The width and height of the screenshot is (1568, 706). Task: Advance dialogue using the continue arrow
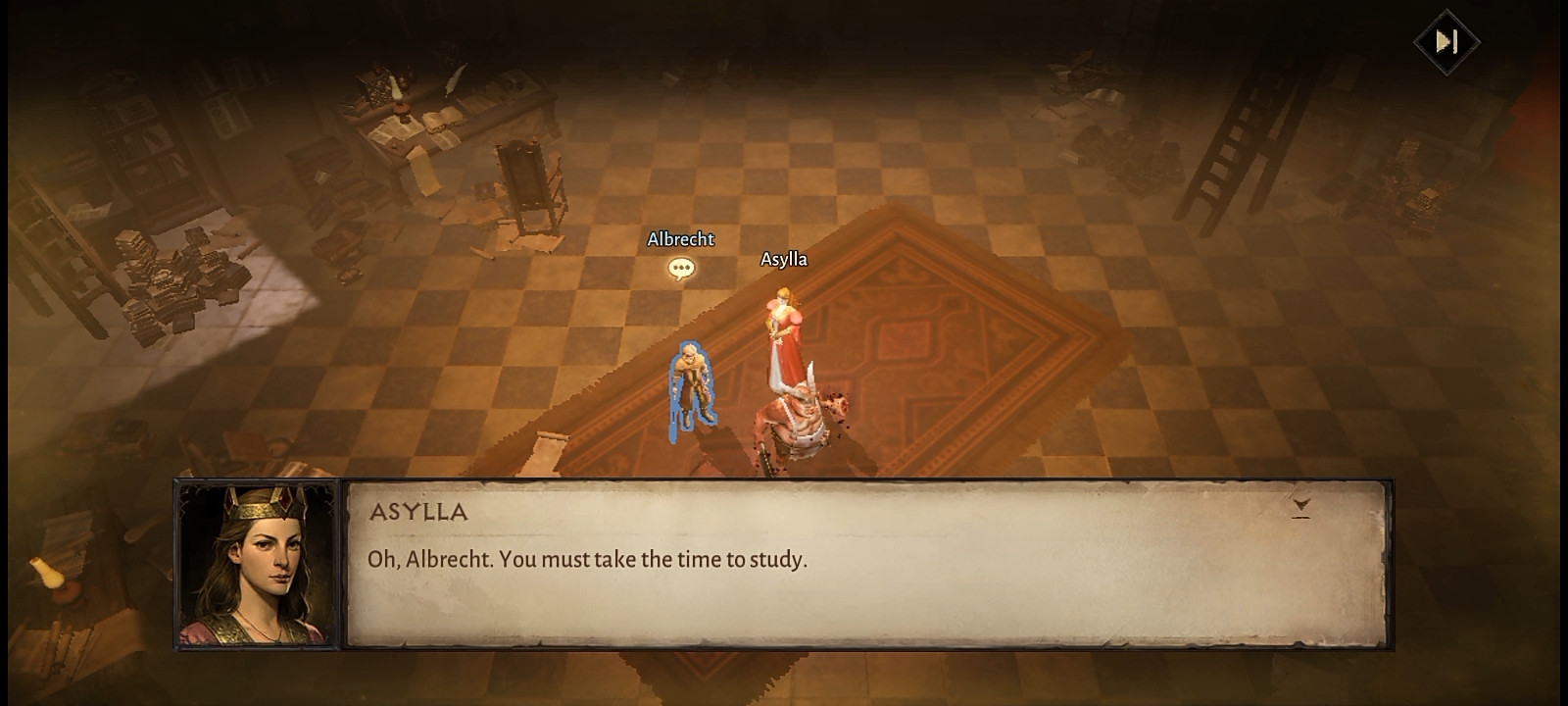pos(1300,507)
